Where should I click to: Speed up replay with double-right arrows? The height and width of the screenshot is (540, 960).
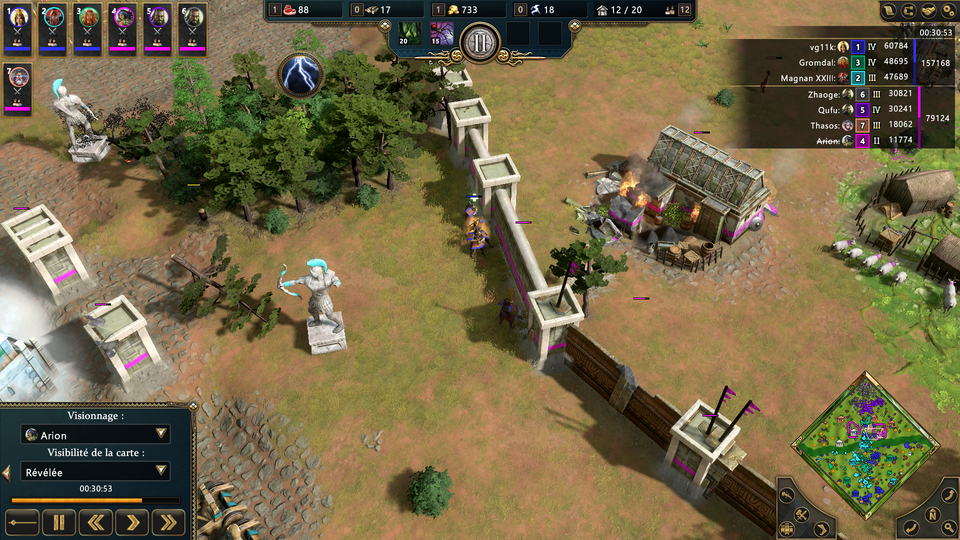170,521
